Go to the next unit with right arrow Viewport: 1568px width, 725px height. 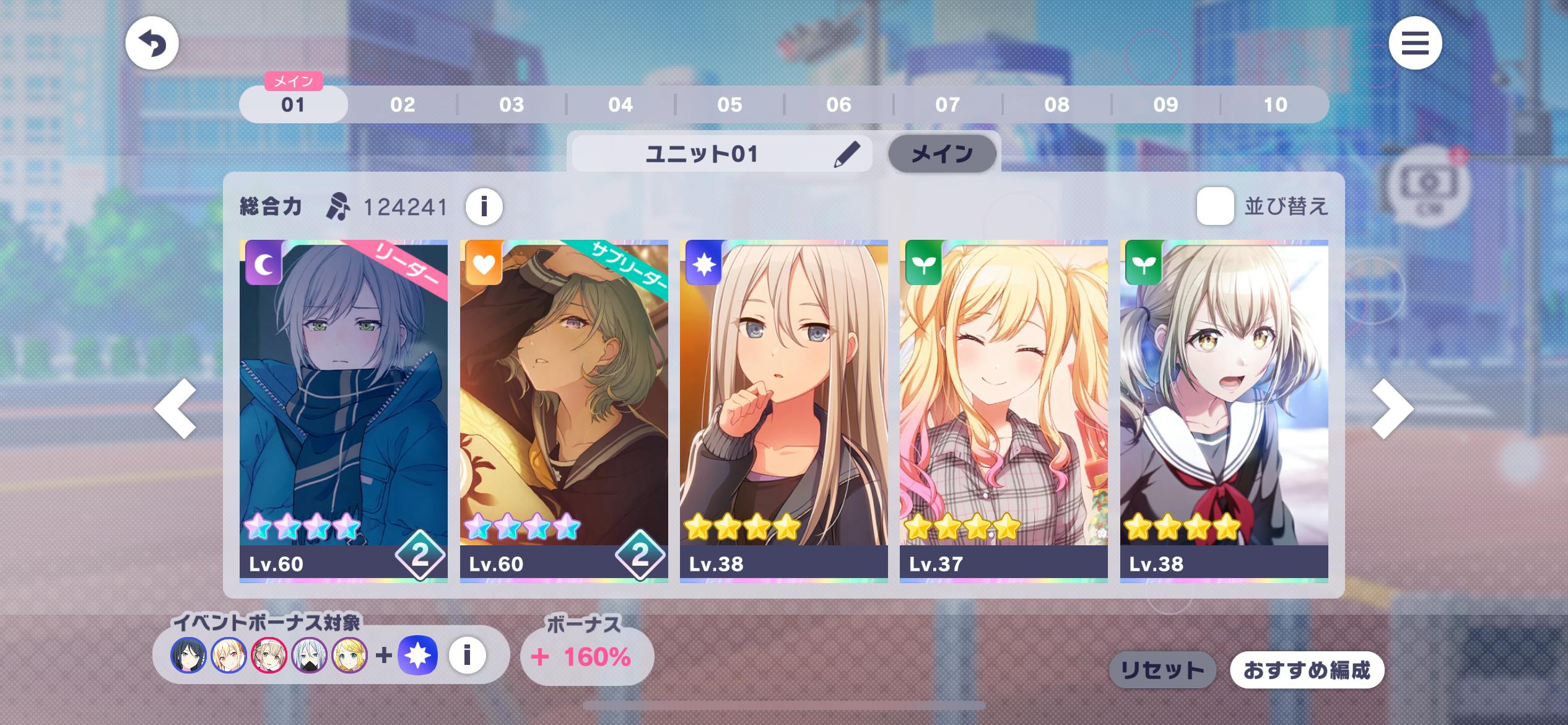click(x=1392, y=409)
